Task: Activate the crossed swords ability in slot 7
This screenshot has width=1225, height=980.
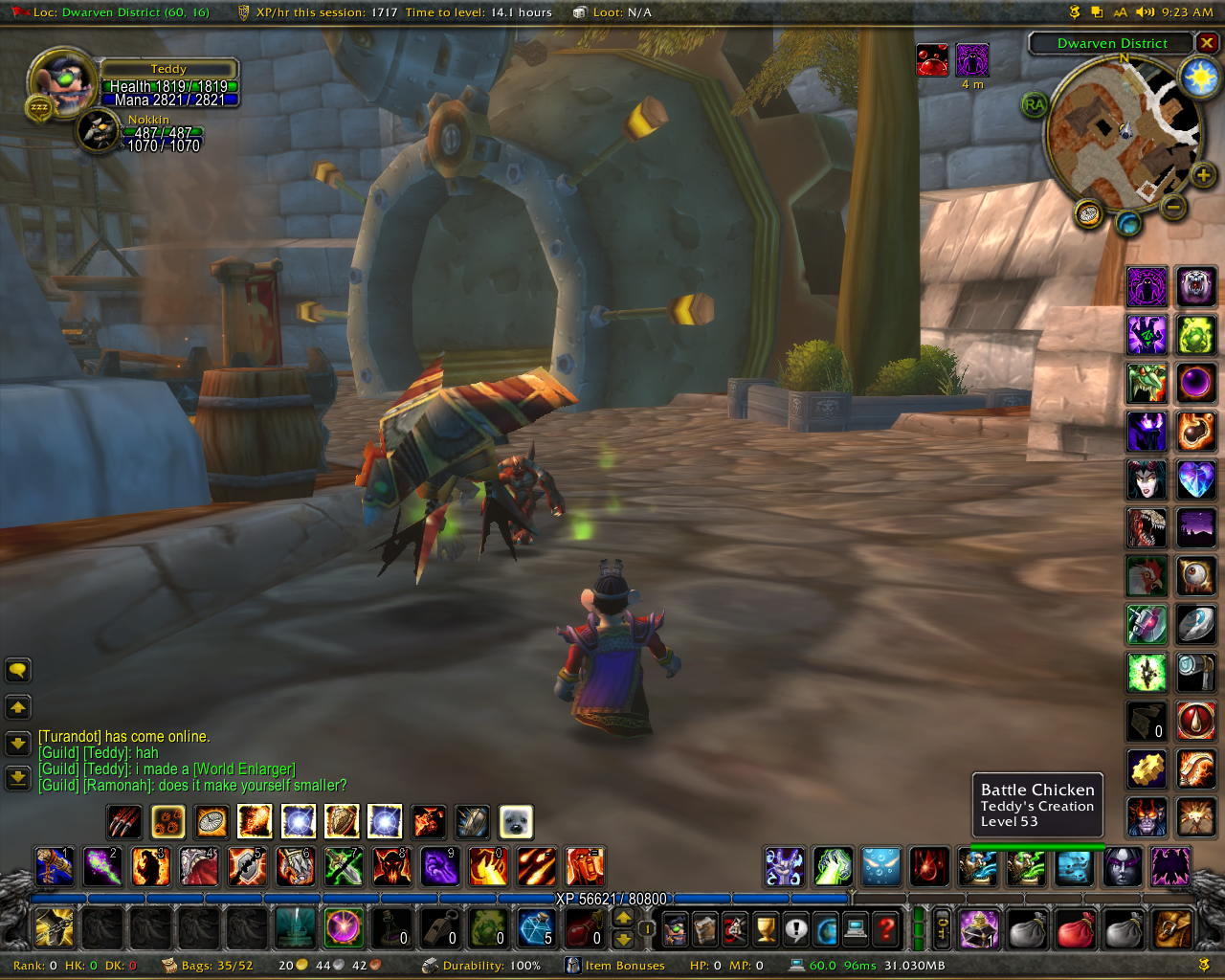Action: coord(343,867)
